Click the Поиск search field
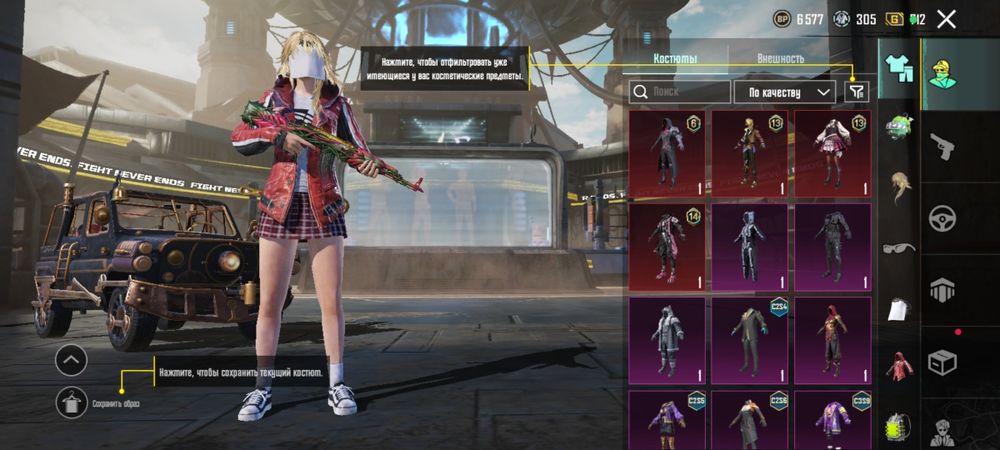Screen dimensions: 1000x450 (x=680, y=92)
